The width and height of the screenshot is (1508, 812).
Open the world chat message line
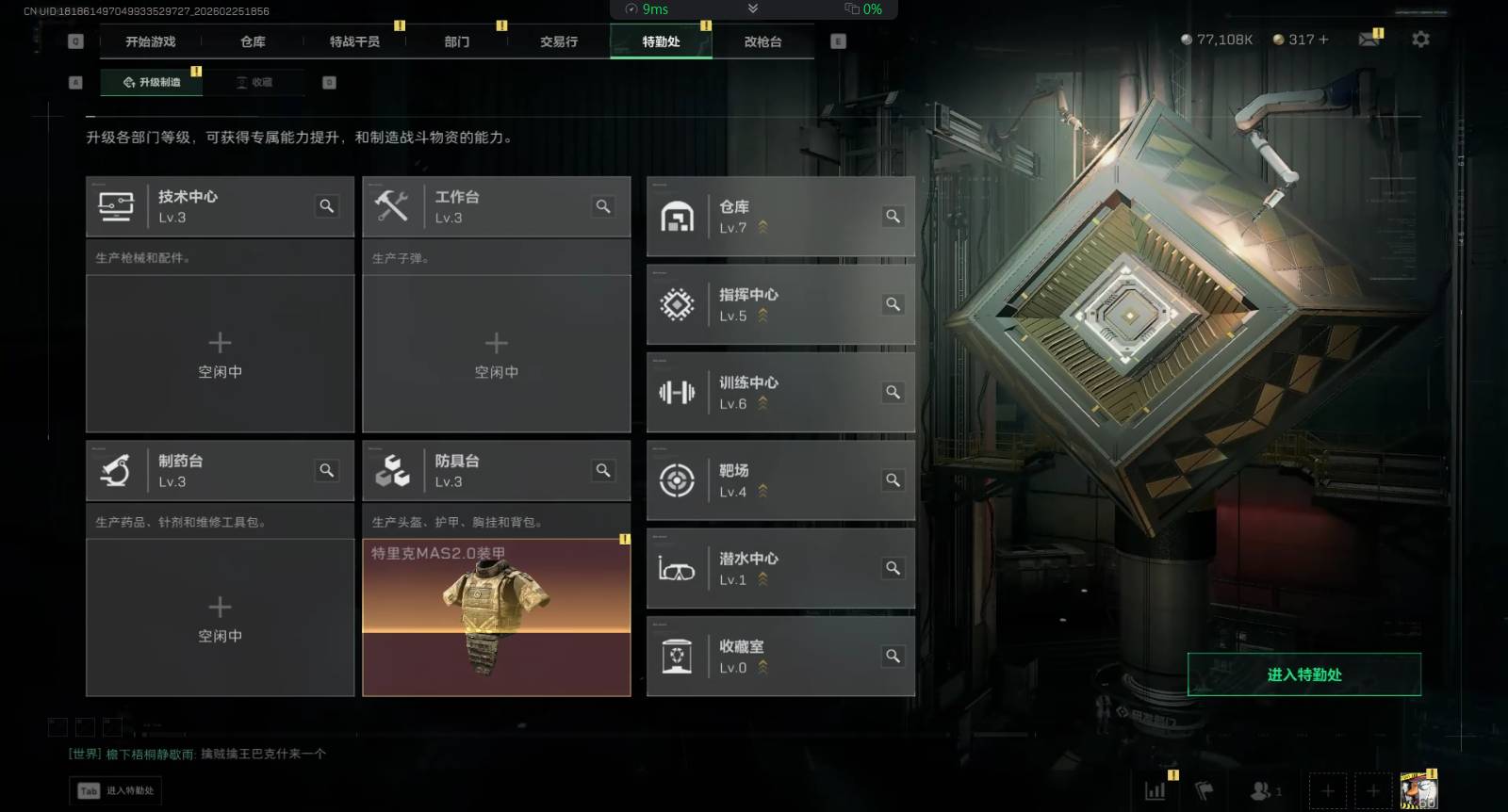point(198,754)
